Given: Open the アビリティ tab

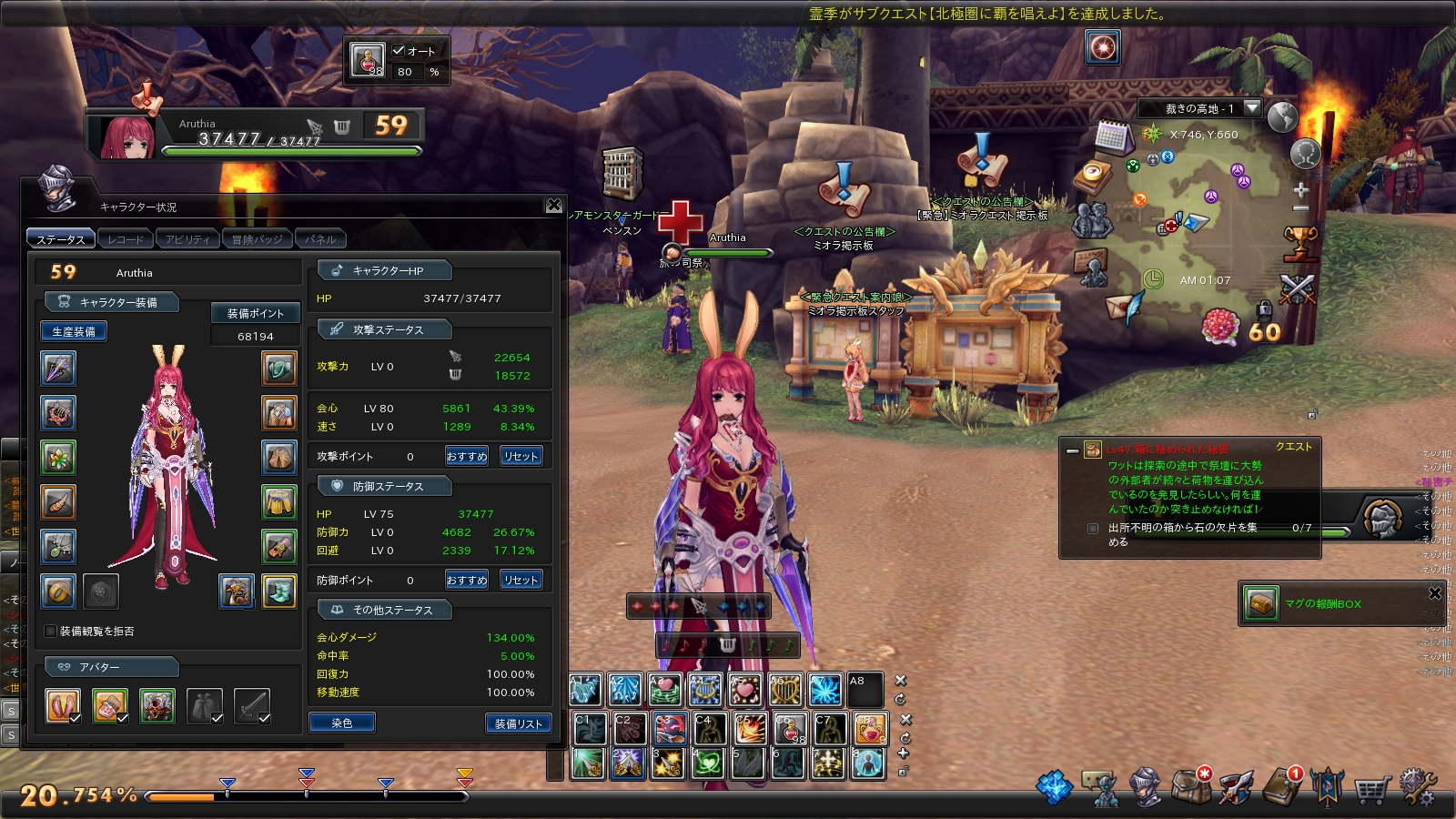Looking at the screenshot, I should pyautogui.click(x=187, y=239).
